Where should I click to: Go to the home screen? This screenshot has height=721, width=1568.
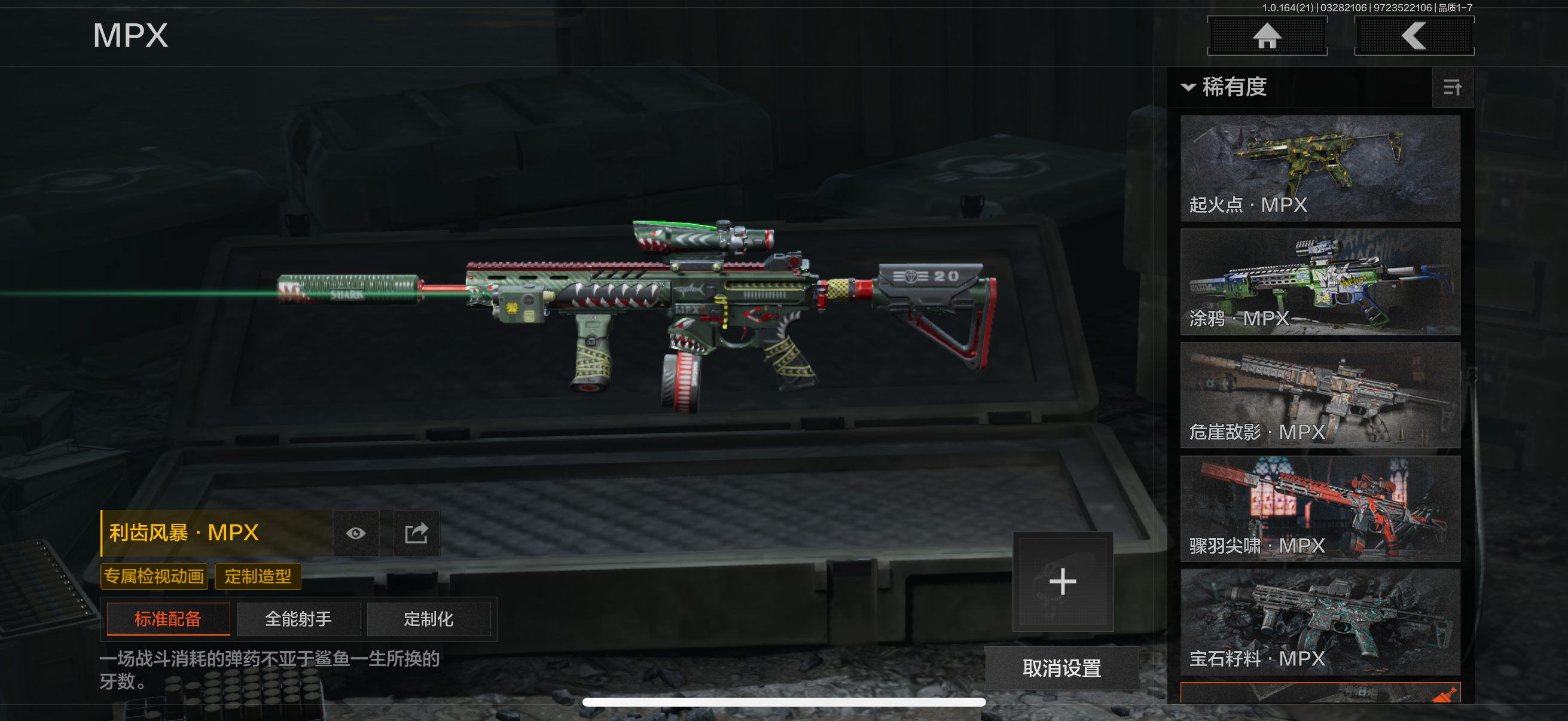1267,36
